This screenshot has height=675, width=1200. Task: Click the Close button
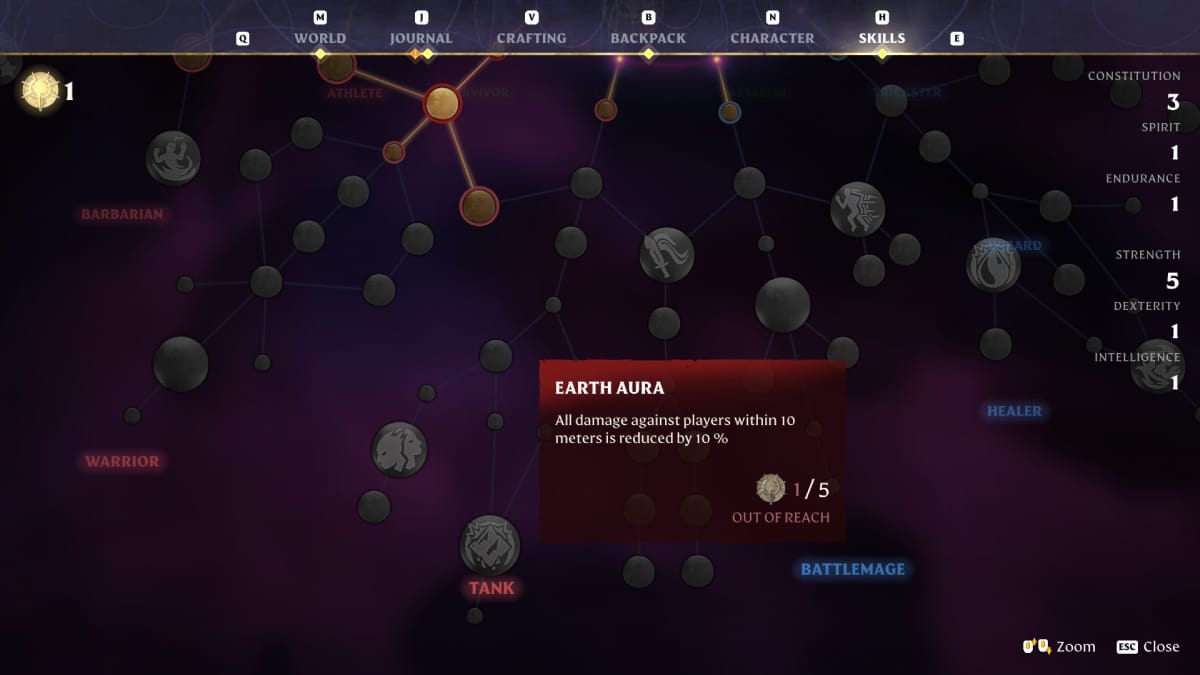pos(1149,647)
